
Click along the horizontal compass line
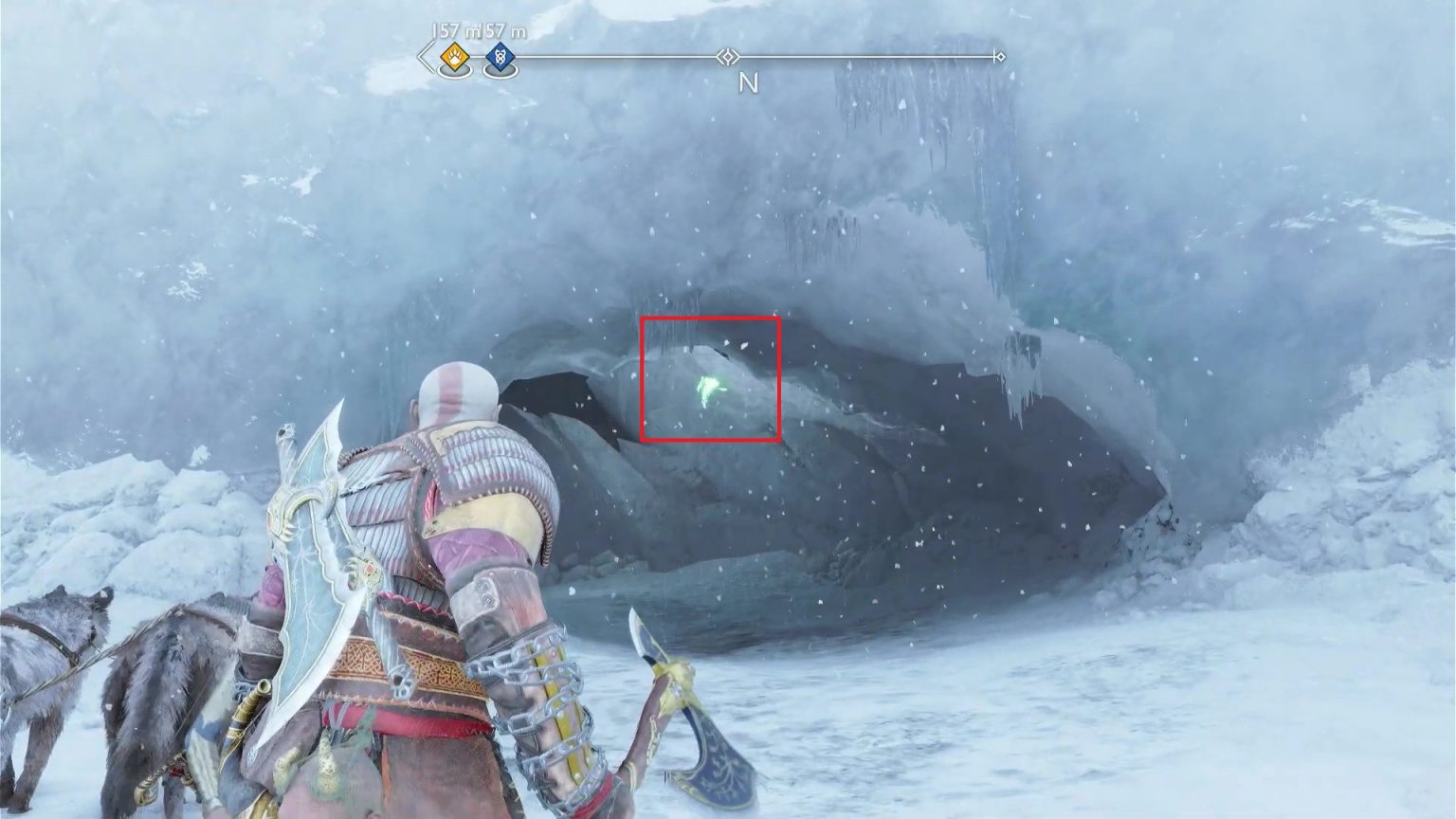[853, 56]
